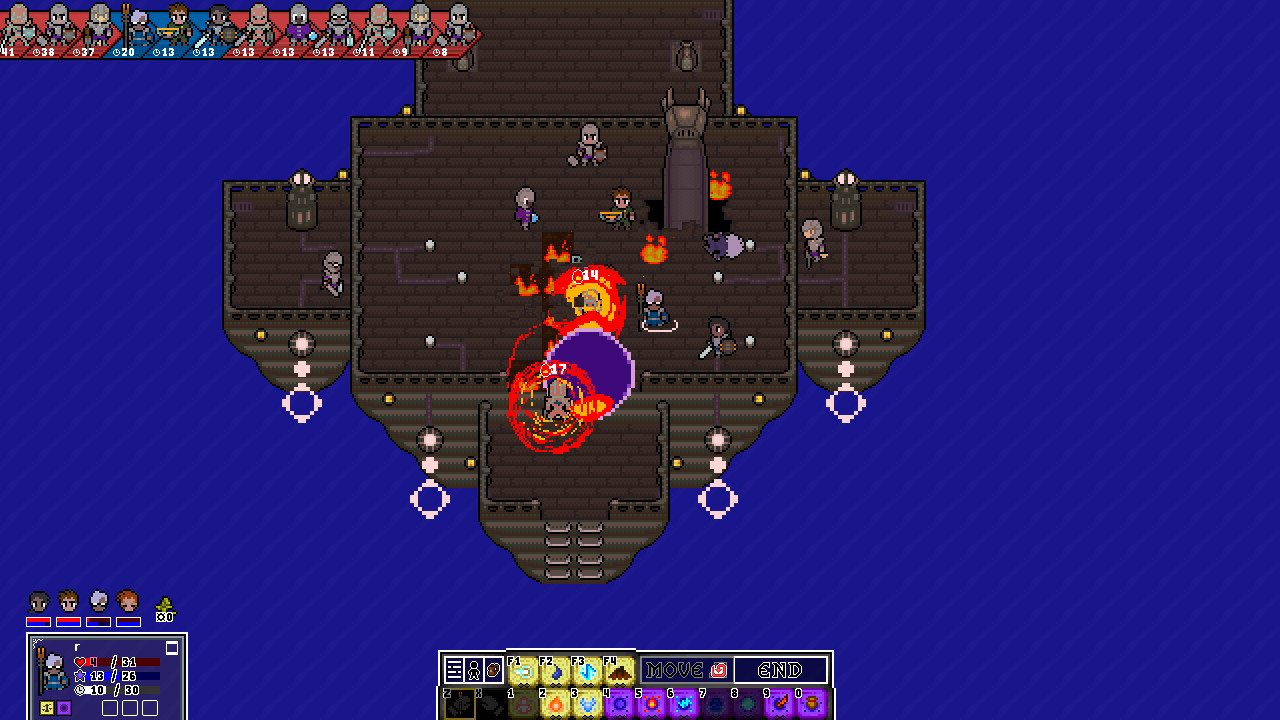1280x720 pixels.
Task: Expand the character panel with its corner square
Action: click(172, 648)
